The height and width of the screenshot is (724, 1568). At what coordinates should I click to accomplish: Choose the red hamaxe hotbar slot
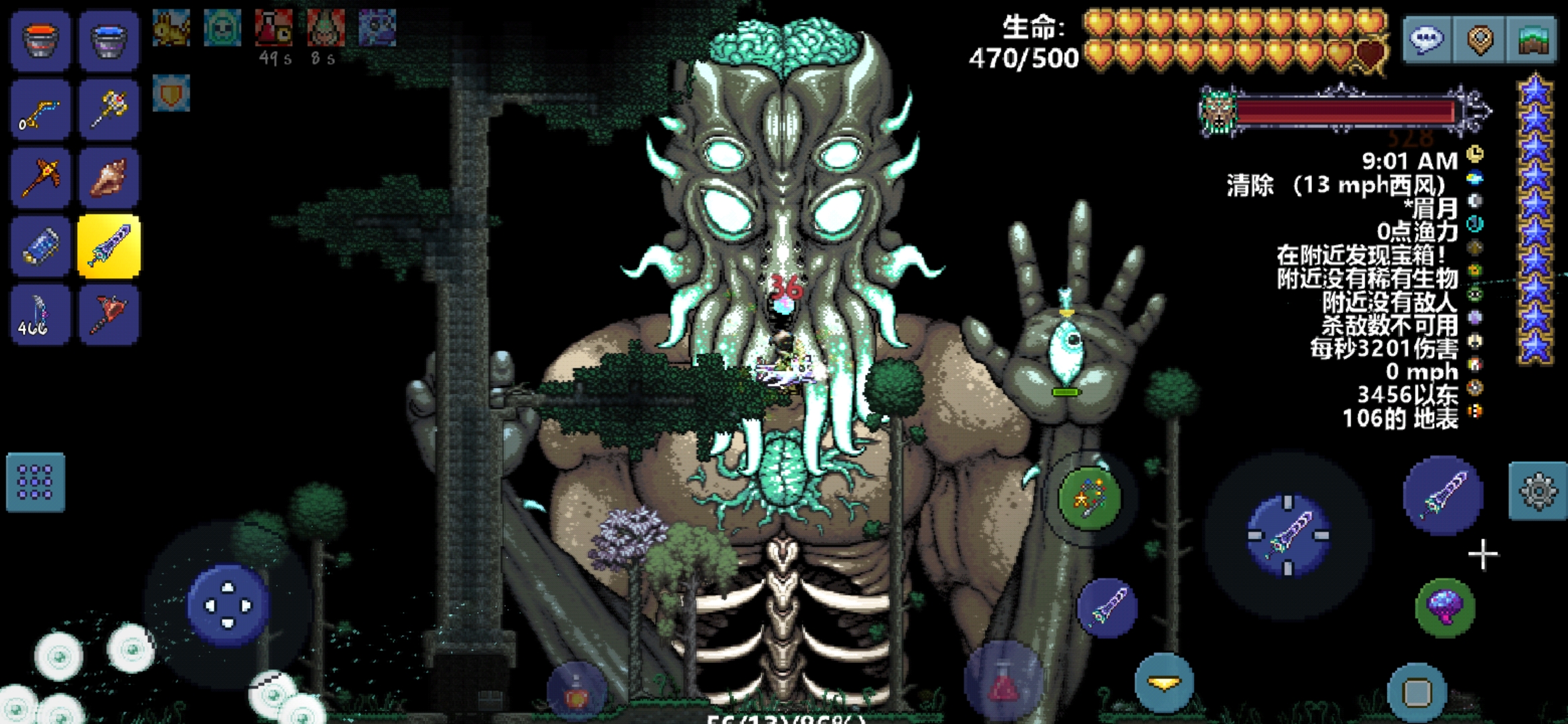[x=109, y=315]
